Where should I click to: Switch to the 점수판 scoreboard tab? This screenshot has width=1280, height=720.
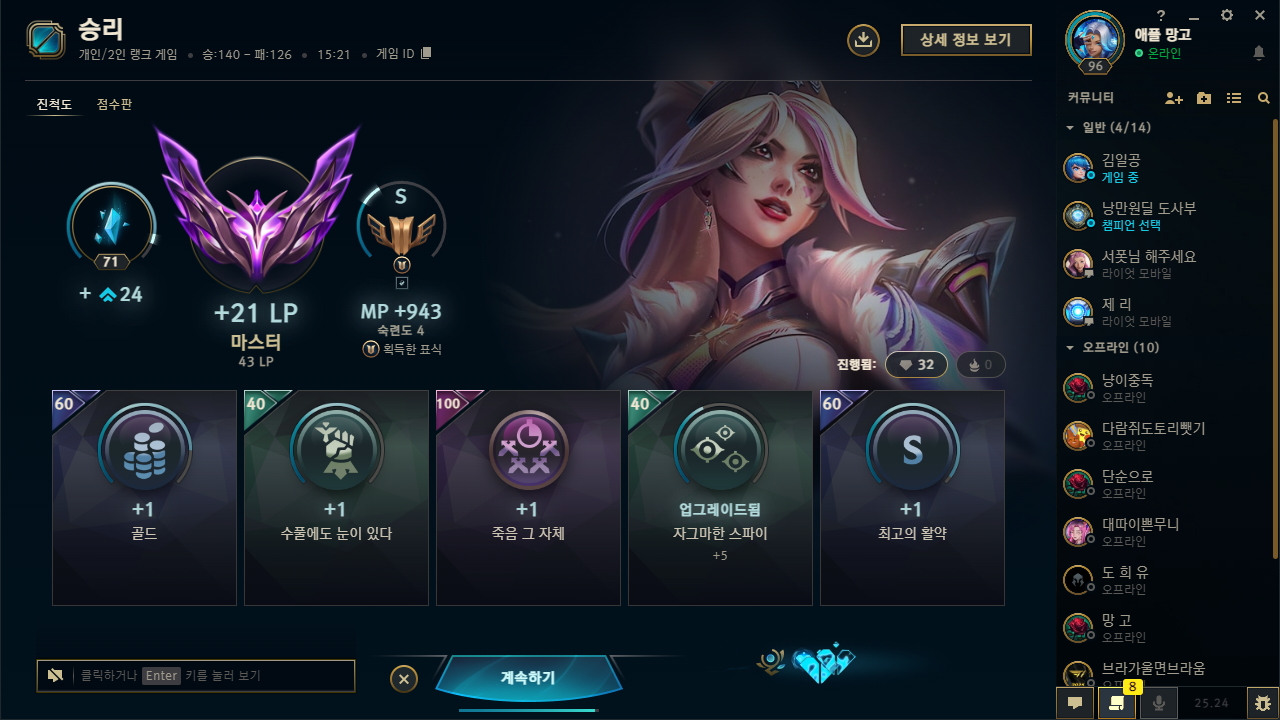pos(114,104)
